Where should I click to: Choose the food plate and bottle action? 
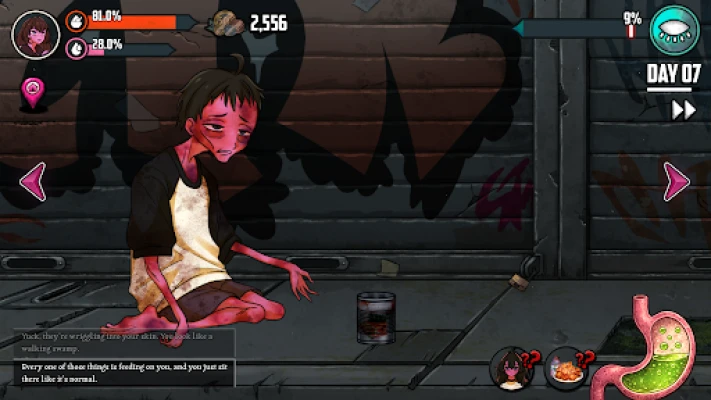point(566,368)
